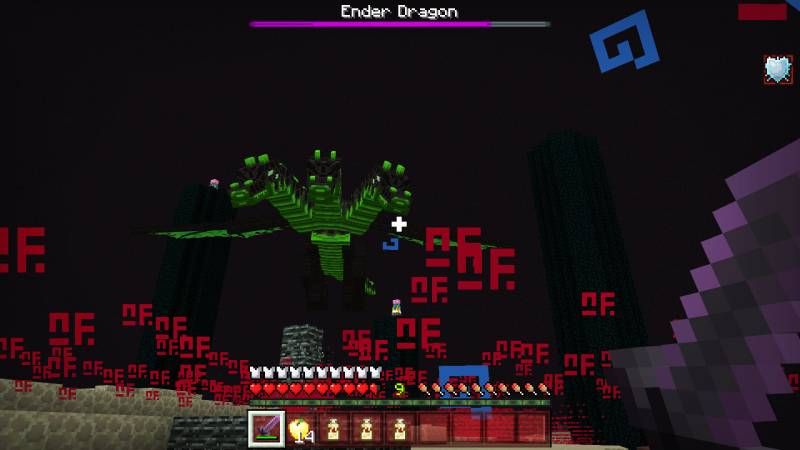Select the purple sword hotbar slot
Screen dimensions: 800x450
coord(267,428)
